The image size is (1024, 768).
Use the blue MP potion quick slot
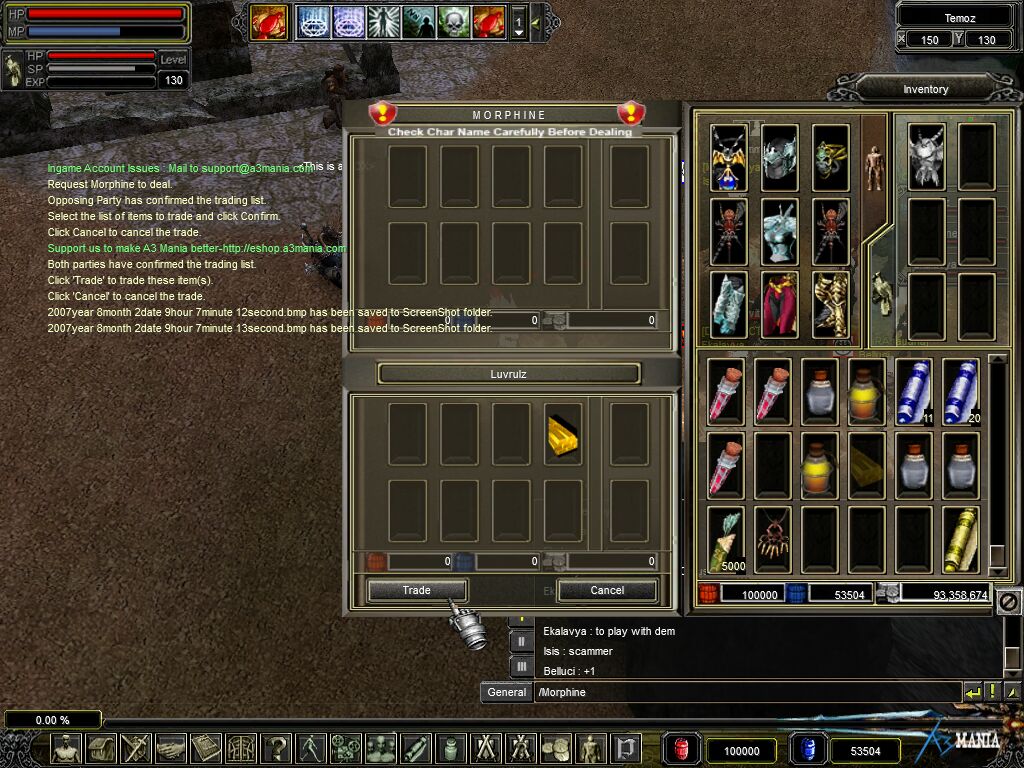[807, 750]
